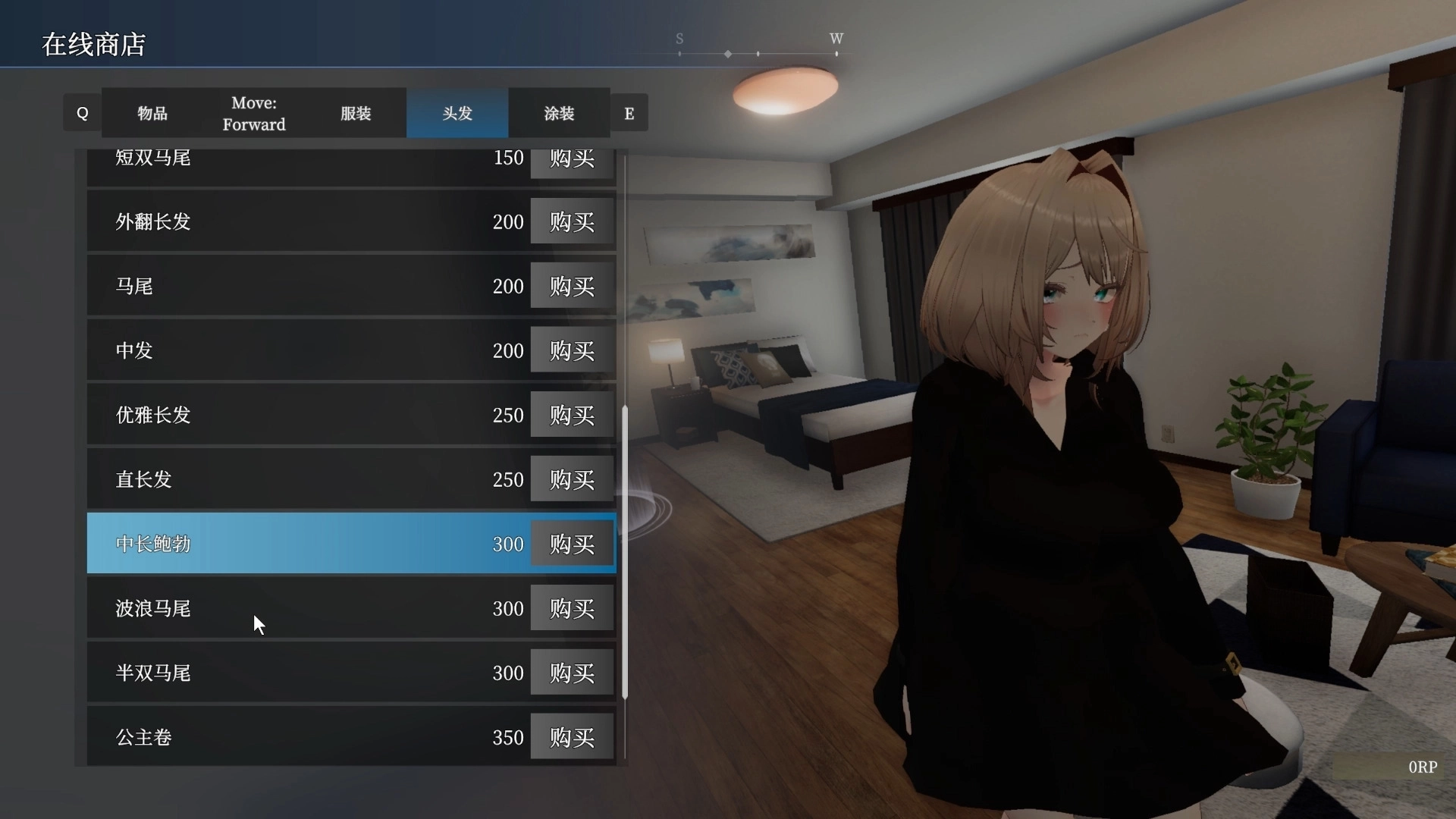Purchase the 中发 hairstyle
The height and width of the screenshot is (819, 1456).
point(571,350)
